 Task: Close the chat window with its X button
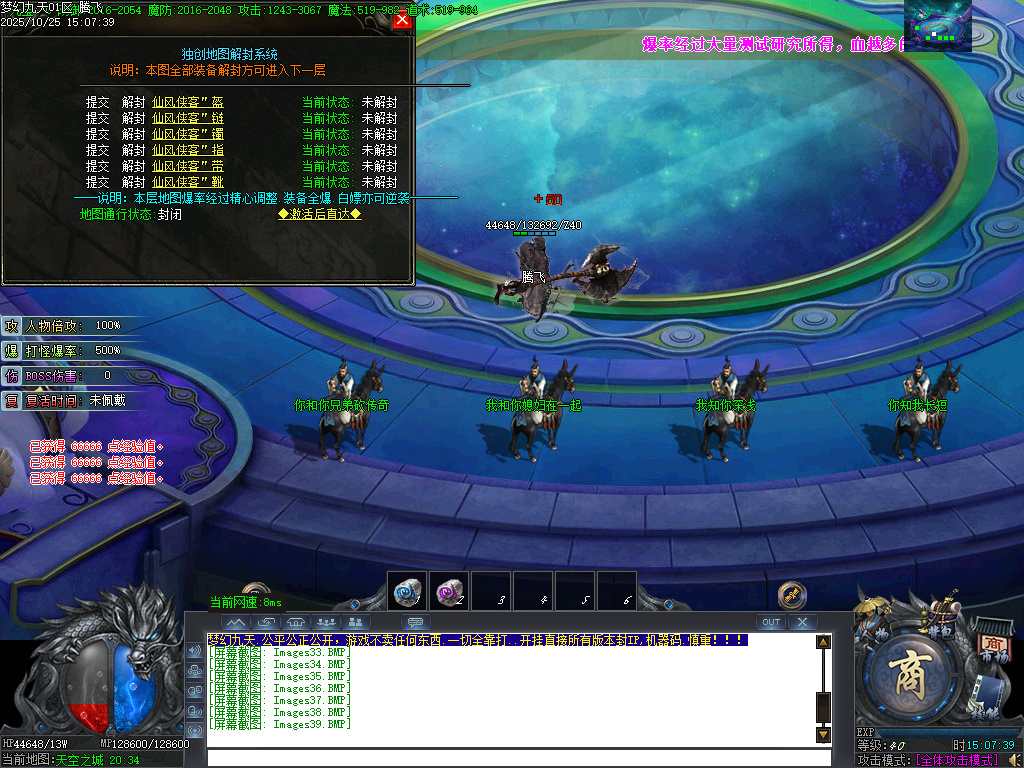click(802, 622)
